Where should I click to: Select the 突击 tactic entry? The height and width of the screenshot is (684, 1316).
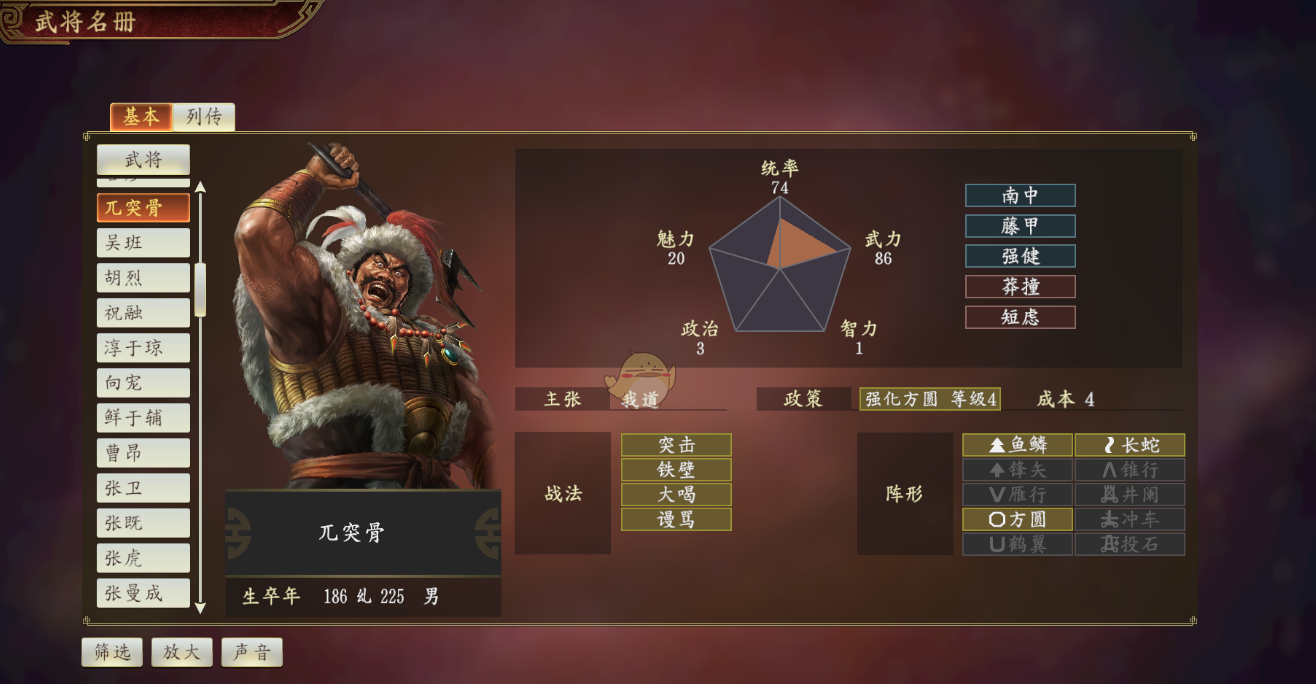point(676,445)
